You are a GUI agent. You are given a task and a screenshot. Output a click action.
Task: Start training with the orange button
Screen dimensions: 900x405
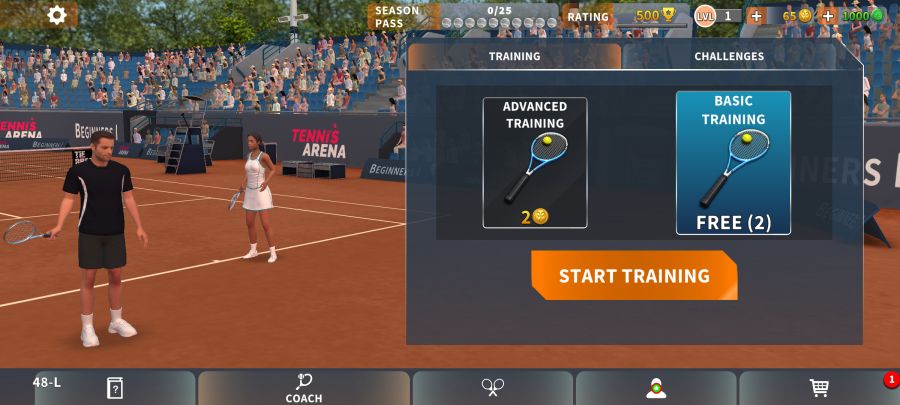634,276
